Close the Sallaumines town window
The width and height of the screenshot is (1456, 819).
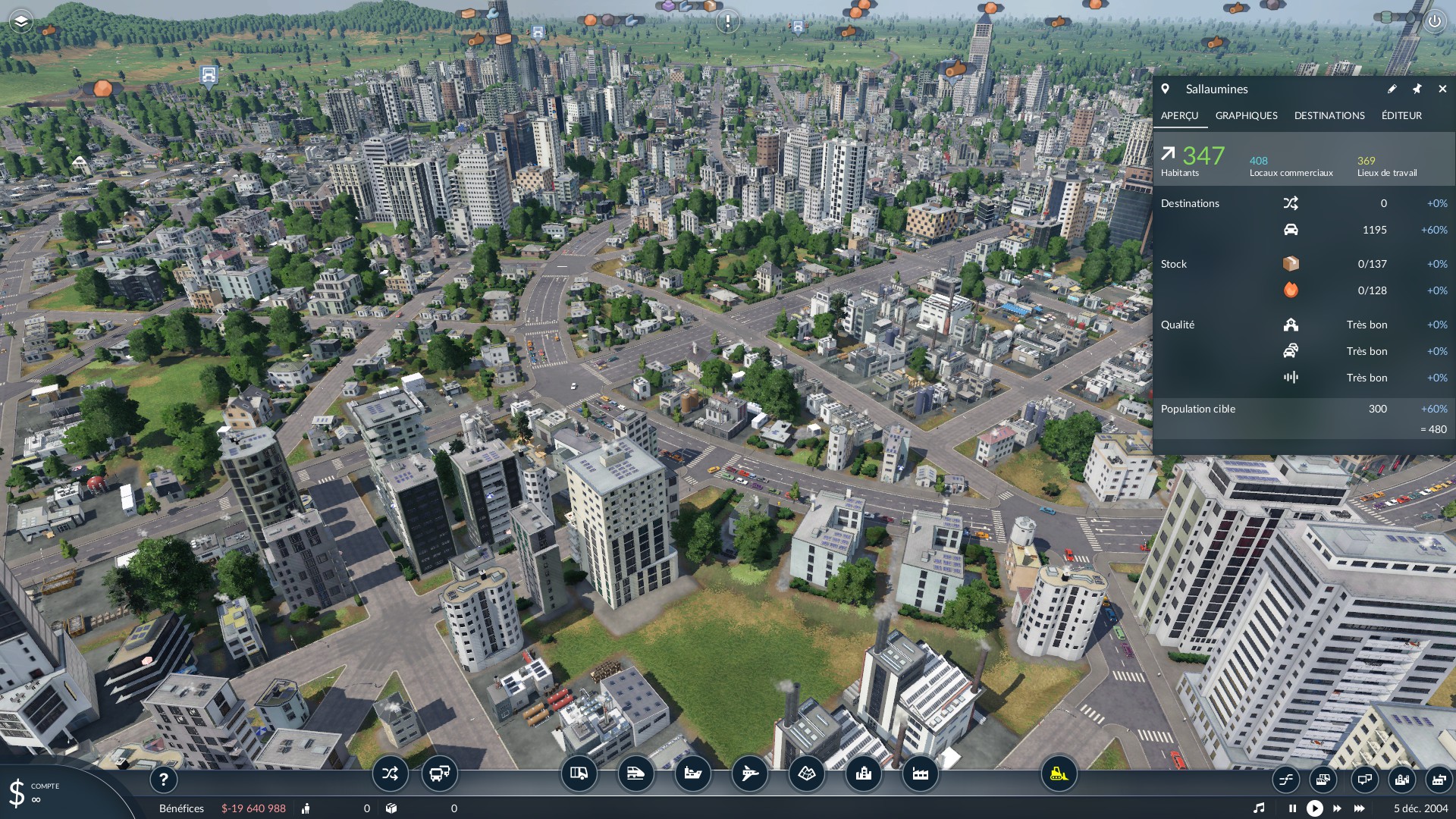pyautogui.click(x=1442, y=89)
